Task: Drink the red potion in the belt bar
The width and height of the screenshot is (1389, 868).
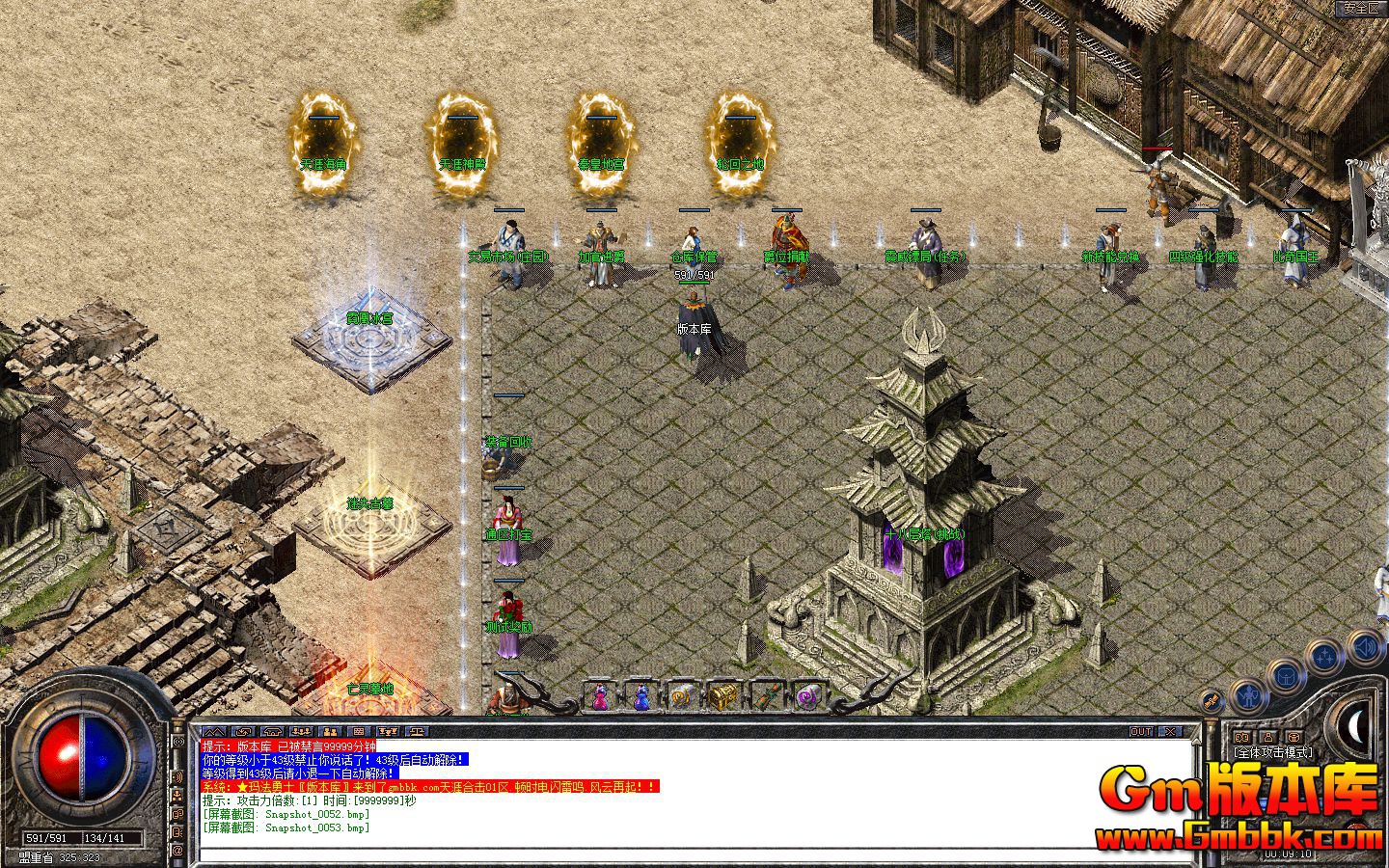Action: coord(600,696)
